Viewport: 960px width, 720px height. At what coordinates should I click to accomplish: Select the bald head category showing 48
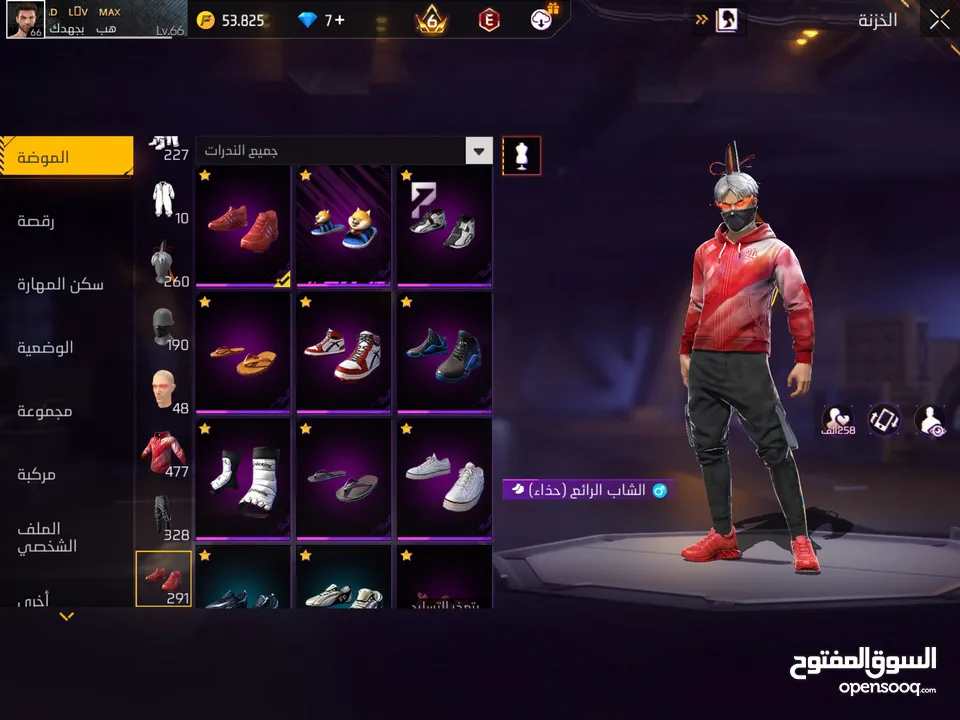(x=164, y=389)
